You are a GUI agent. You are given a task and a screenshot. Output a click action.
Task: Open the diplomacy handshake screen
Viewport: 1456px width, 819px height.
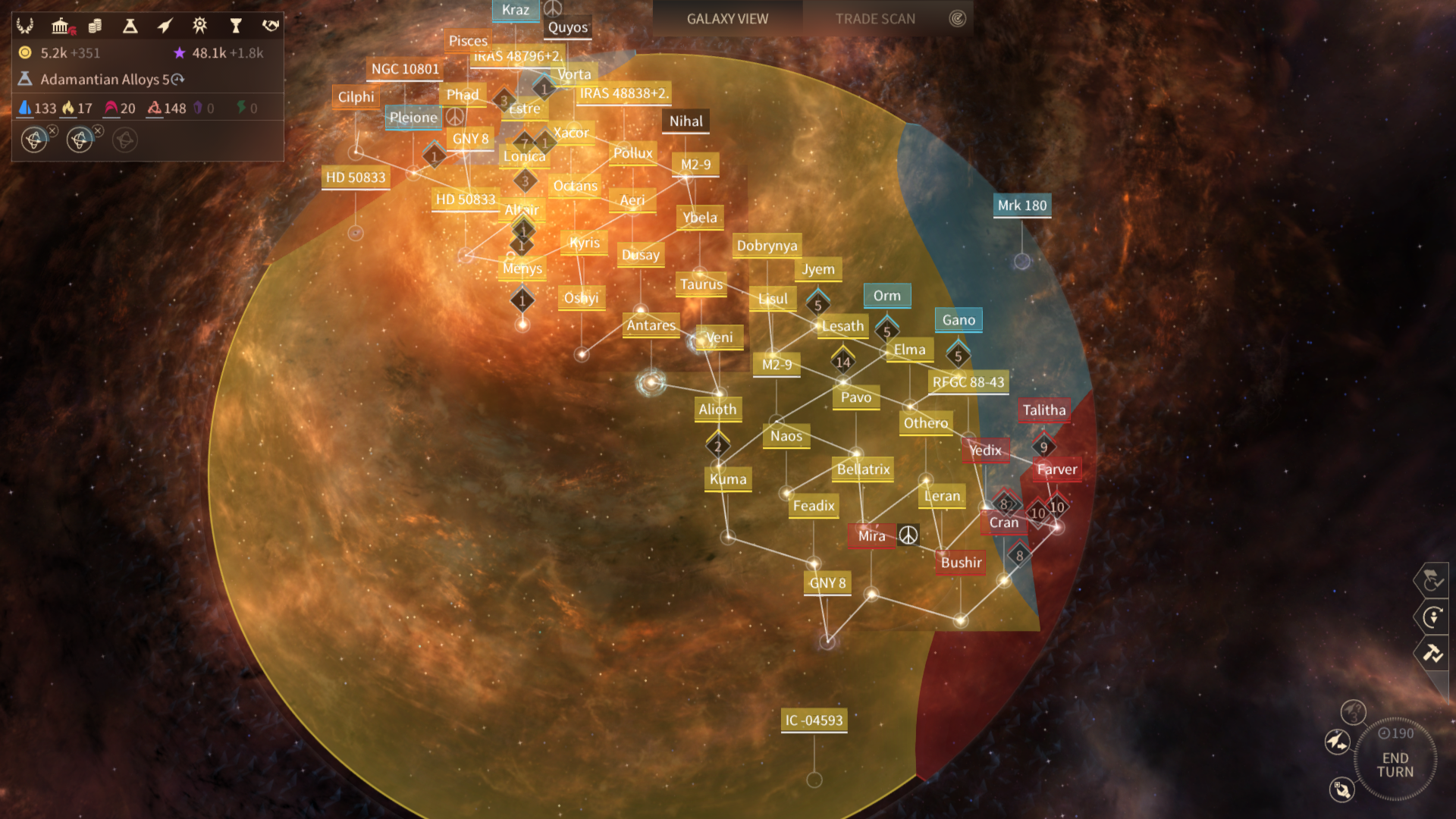pos(270,26)
